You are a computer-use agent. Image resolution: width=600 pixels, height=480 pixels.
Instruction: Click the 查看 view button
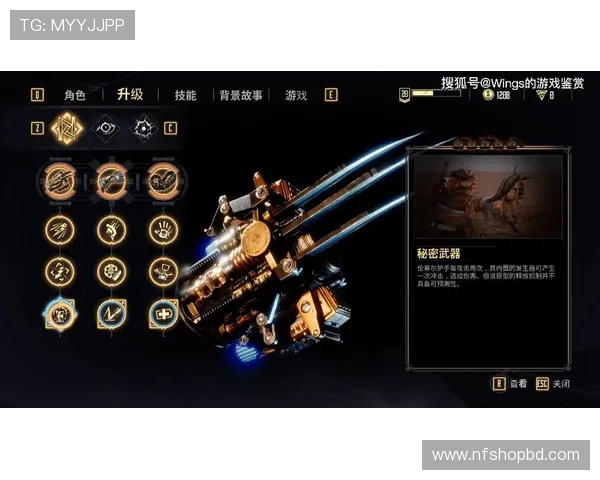(509, 383)
